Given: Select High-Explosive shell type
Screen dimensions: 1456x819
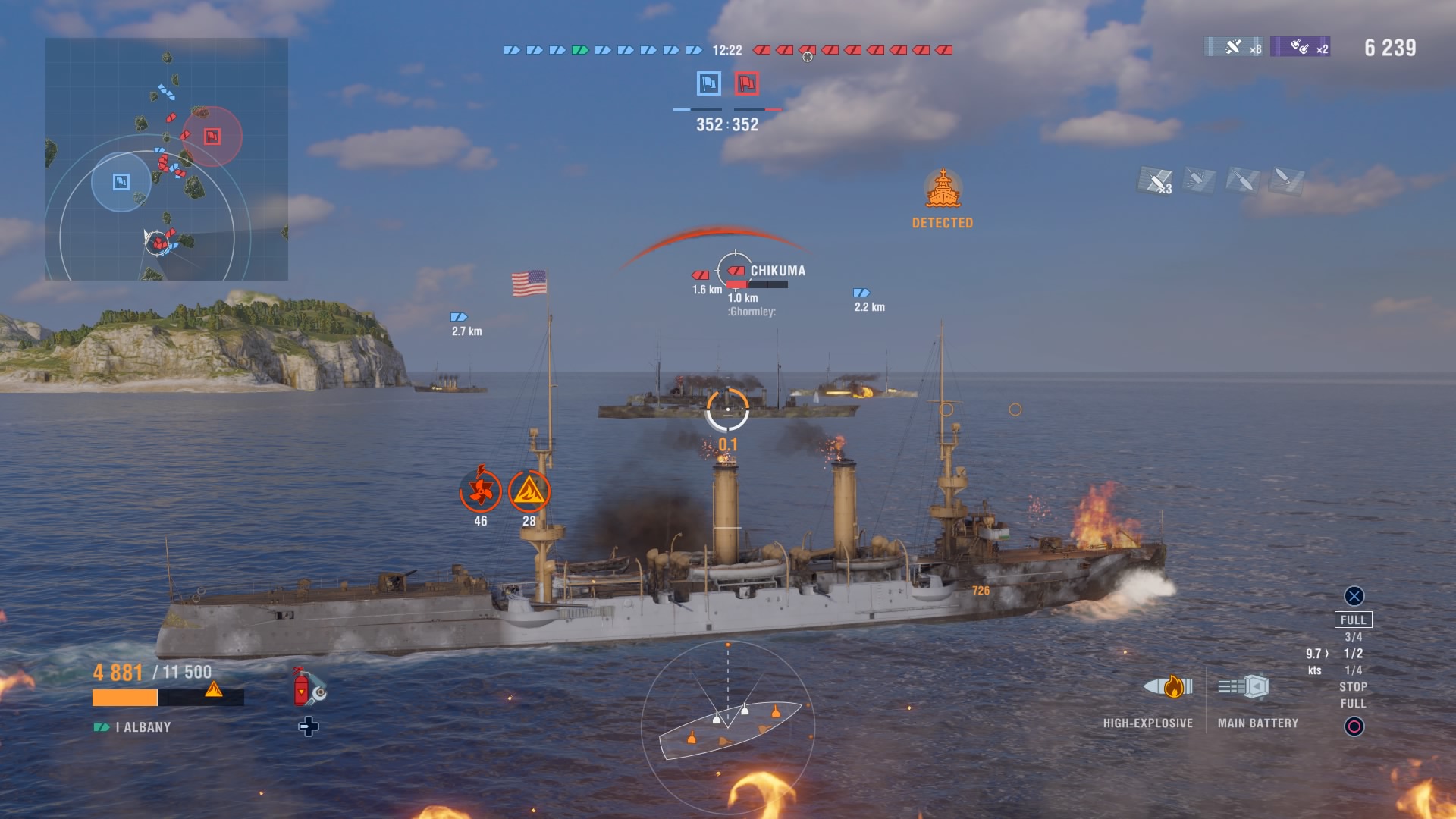Looking at the screenshot, I should (x=1168, y=687).
